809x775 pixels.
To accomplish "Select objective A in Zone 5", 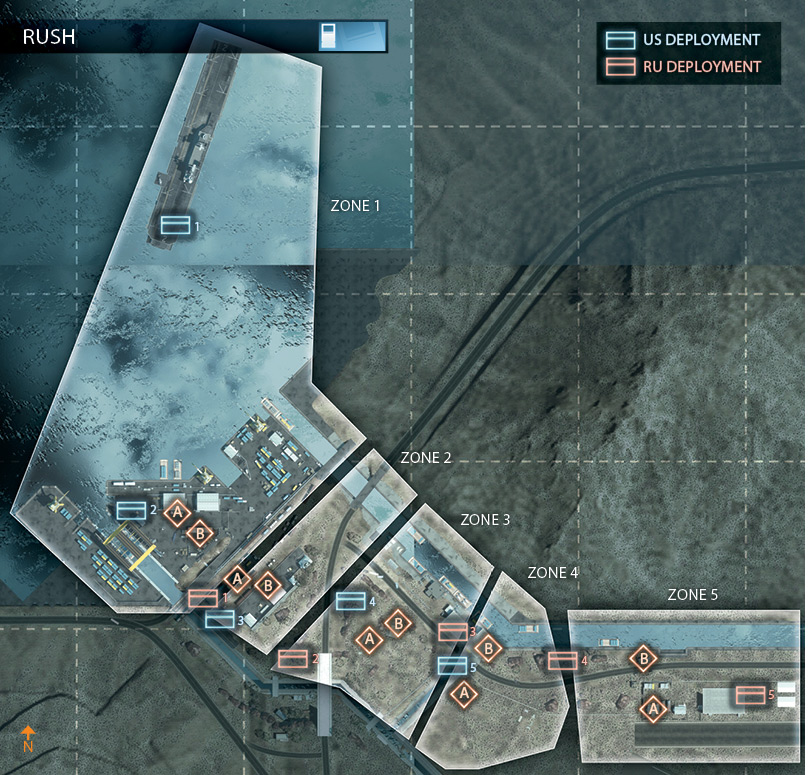I will coord(653,709).
